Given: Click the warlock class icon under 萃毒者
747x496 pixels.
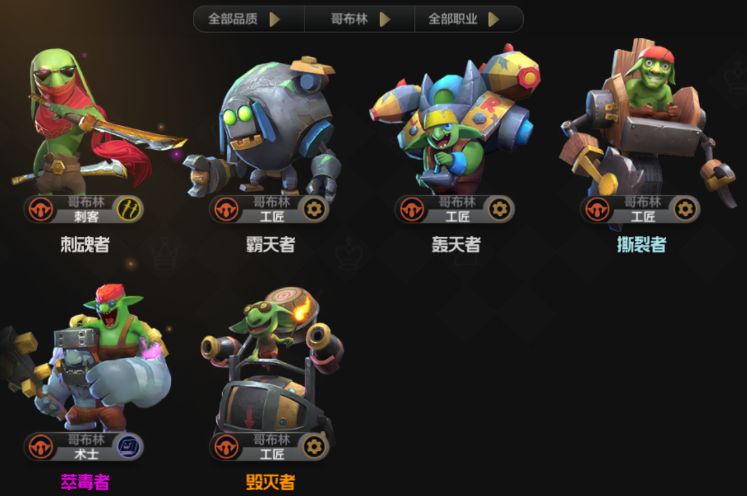Looking at the screenshot, I should [131, 446].
